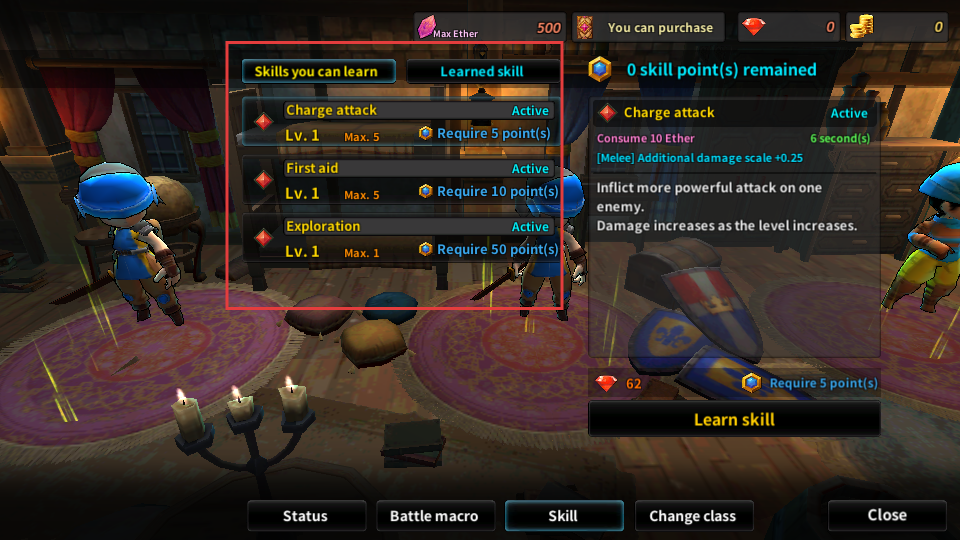Open the Battle macro screen
The height and width of the screenshot is (540, 960).
point(434,516)
